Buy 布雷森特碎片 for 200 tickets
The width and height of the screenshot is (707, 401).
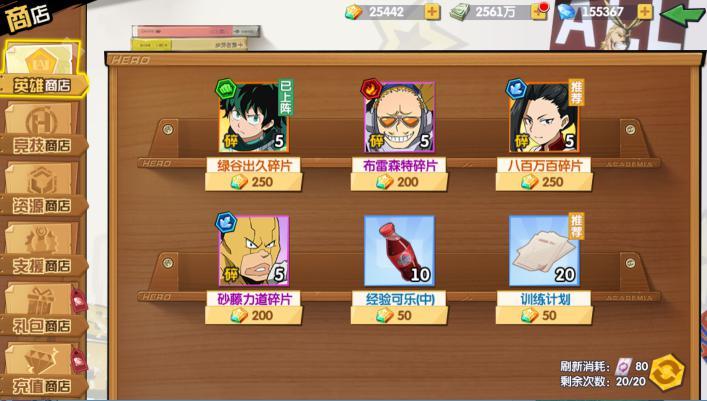(x=399, y=182)
